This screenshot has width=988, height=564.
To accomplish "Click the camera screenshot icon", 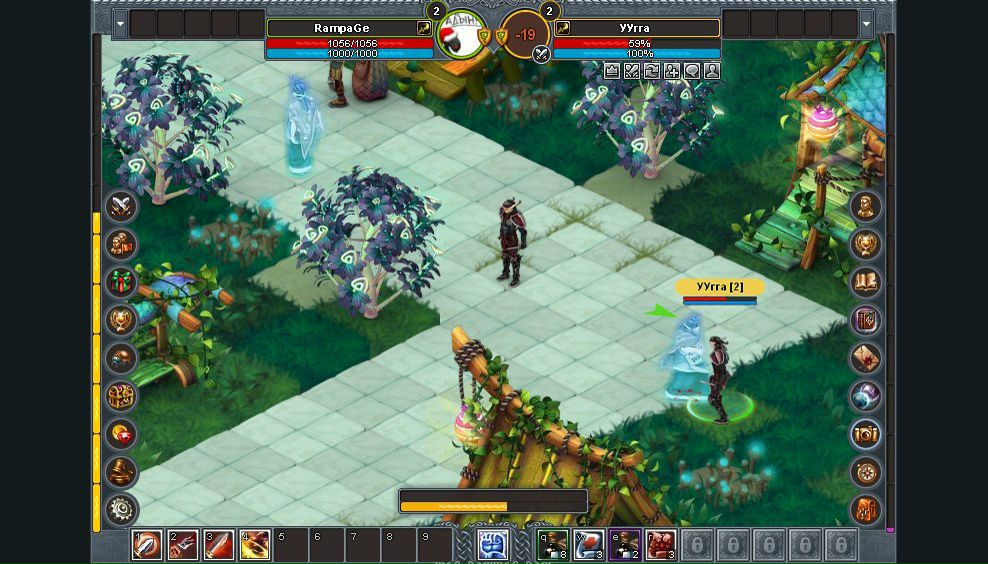I will 865,434.
